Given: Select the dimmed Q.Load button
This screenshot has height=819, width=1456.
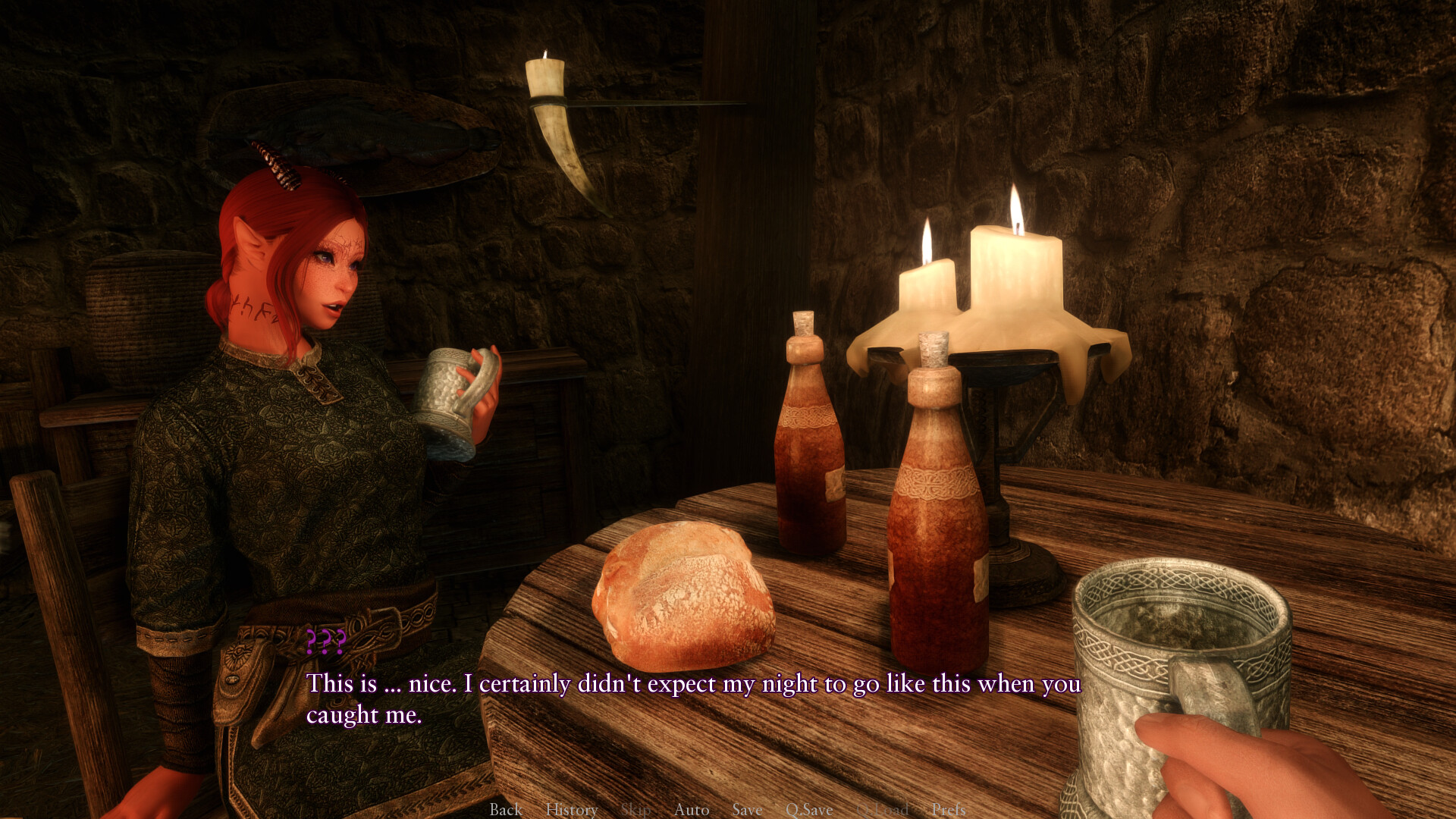Looking at the screenshot, I should (x=882, y=809).
